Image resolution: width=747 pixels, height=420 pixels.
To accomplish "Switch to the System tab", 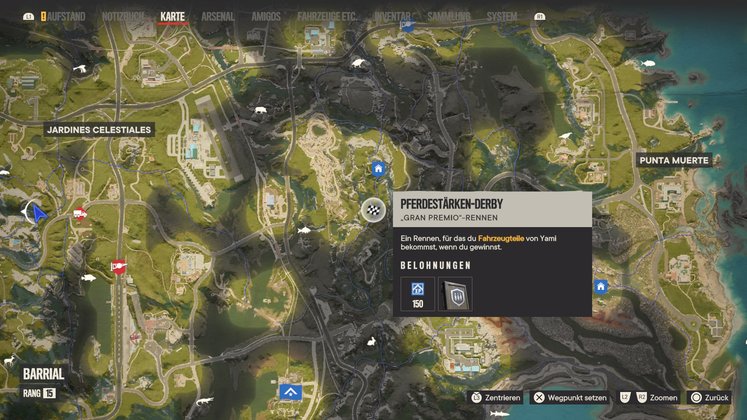I will 502,17.
